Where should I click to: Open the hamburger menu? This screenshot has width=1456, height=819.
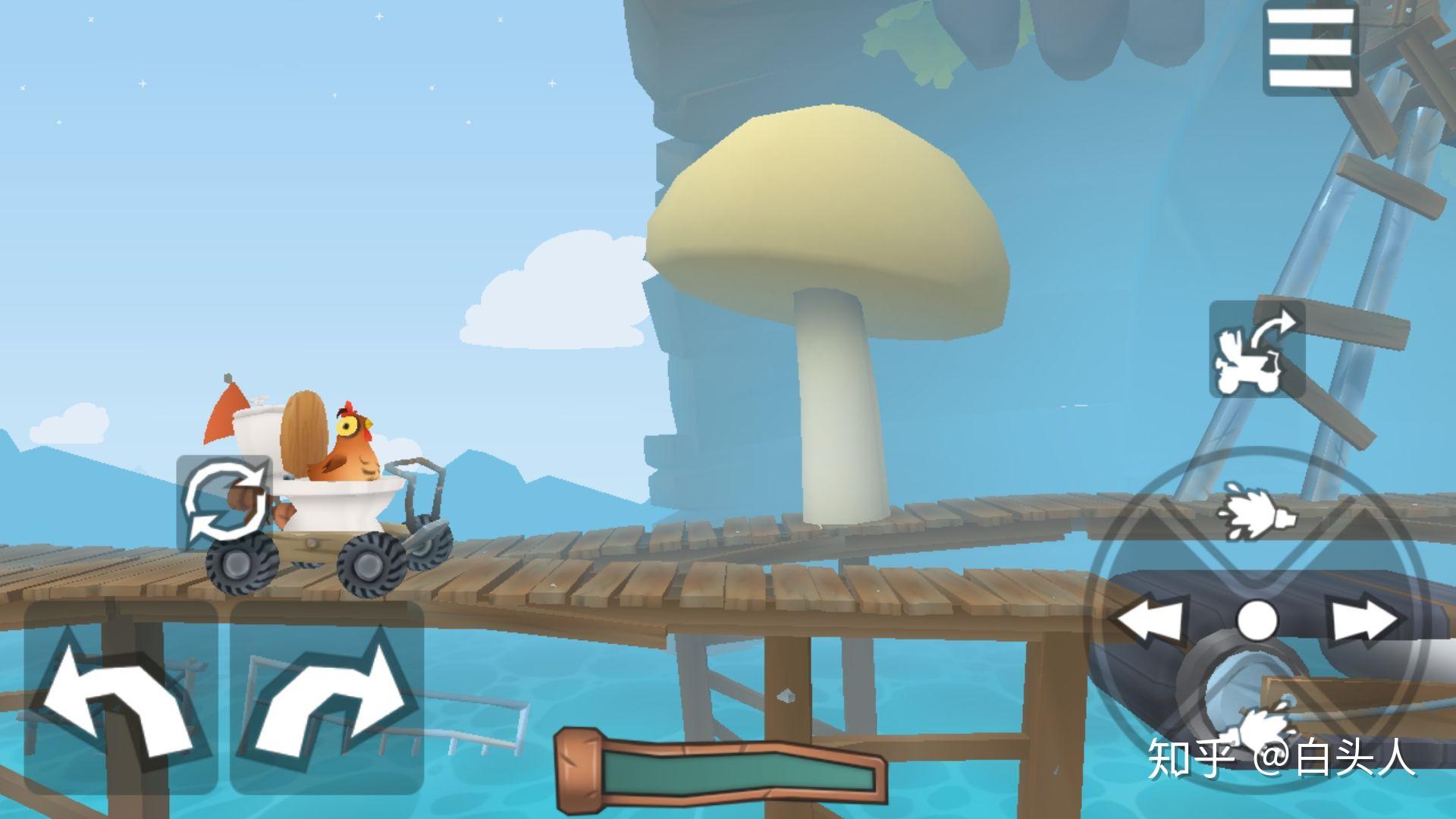point(1310,48)
